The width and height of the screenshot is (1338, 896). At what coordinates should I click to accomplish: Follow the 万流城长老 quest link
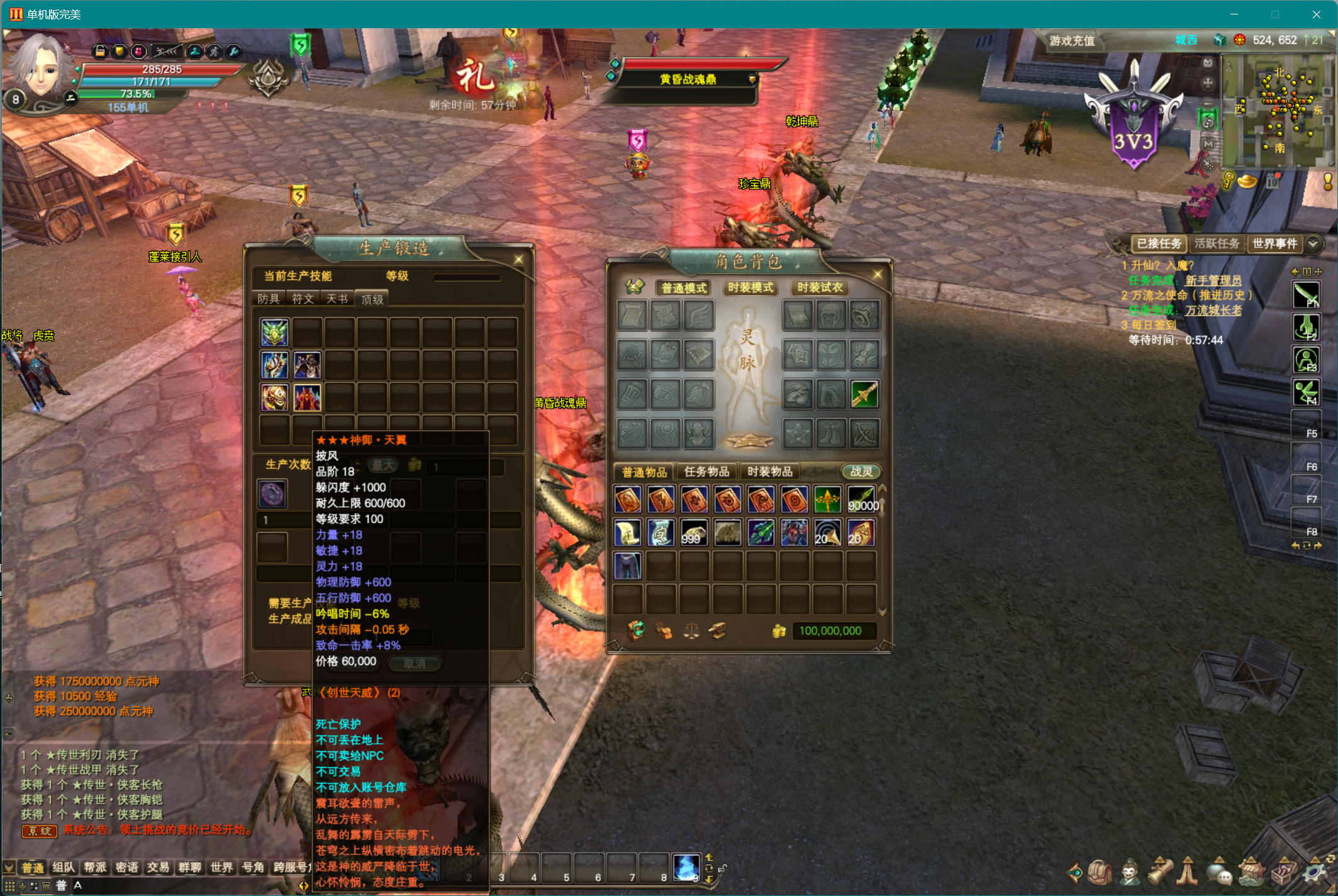click(1213, 310)
